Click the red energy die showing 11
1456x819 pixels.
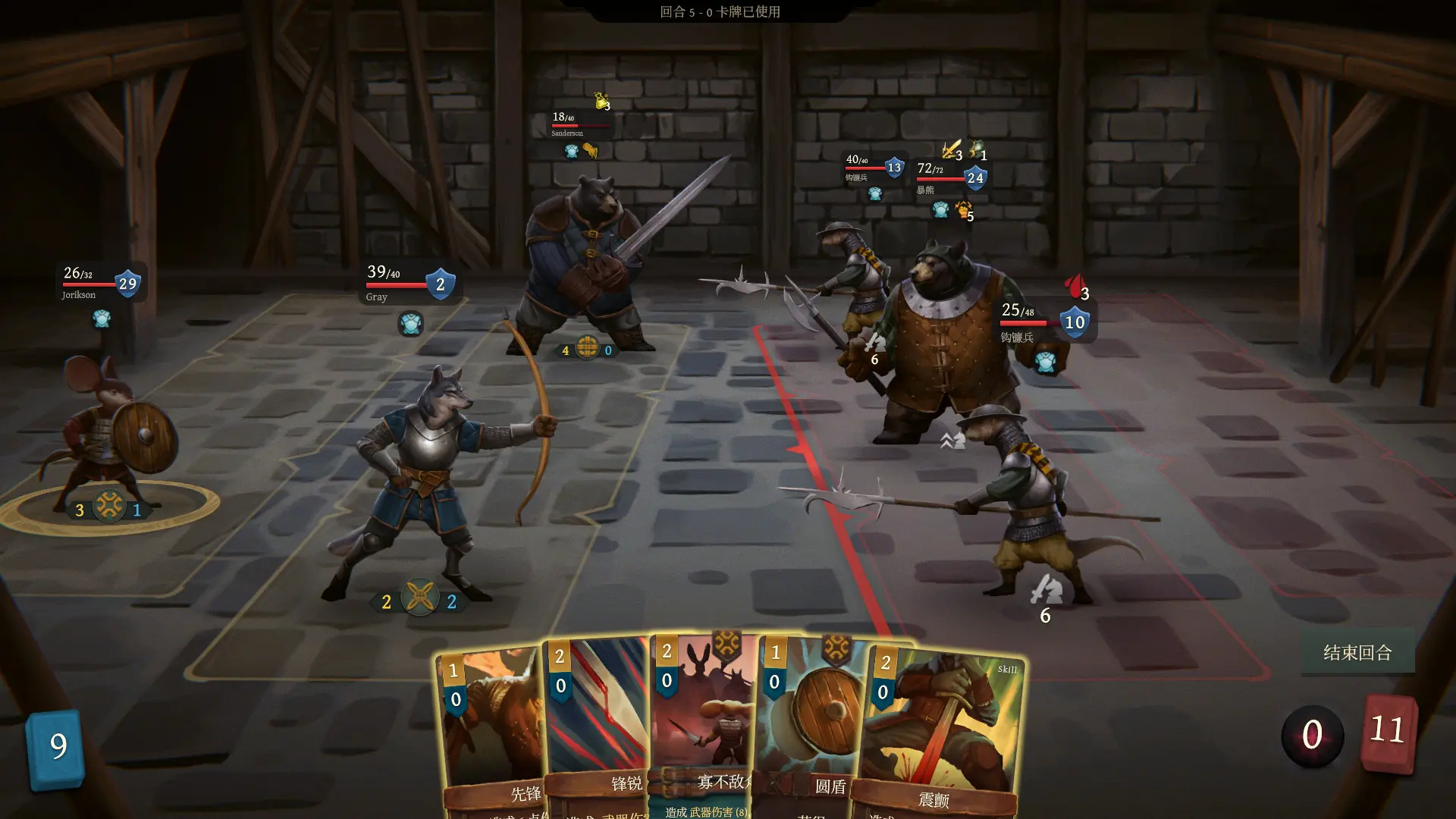(1390, 732)
